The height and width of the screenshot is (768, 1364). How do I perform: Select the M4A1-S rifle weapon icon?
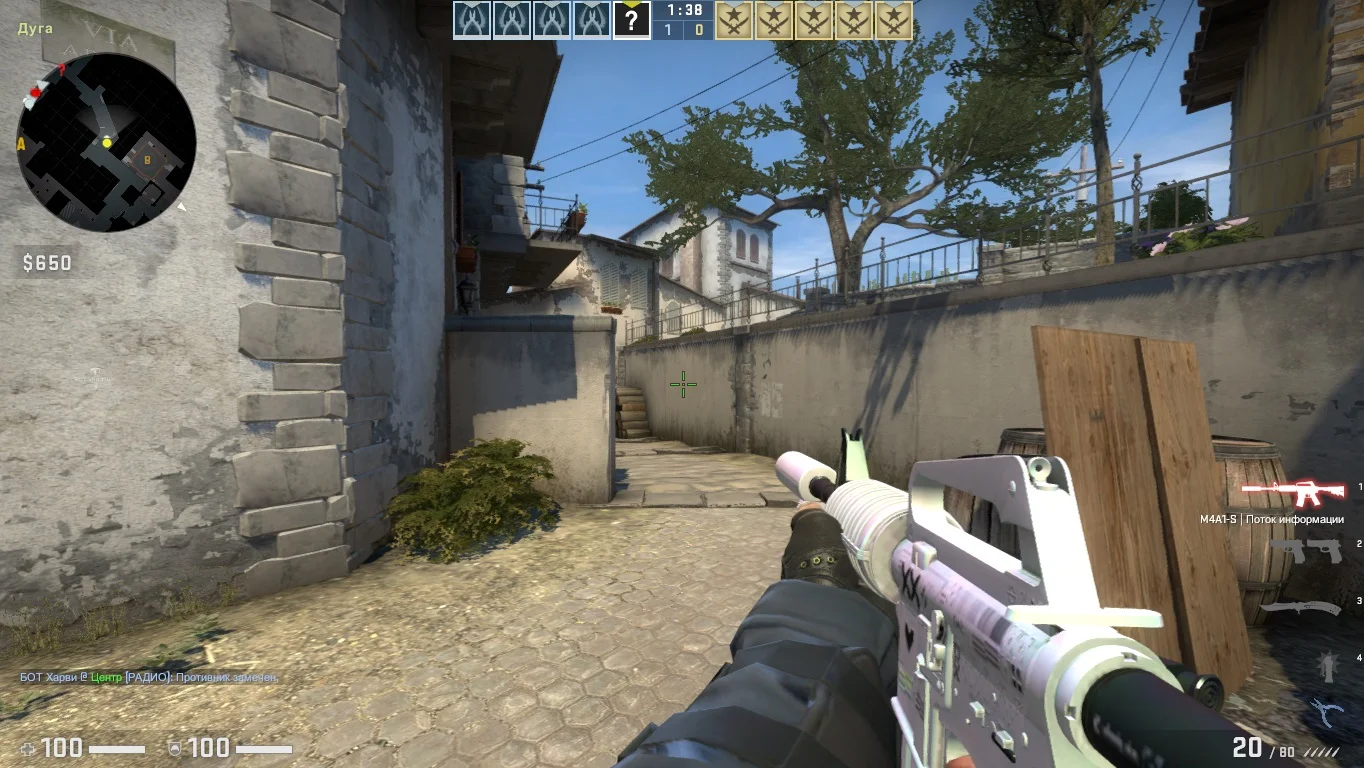click(x=1291, y=492)
